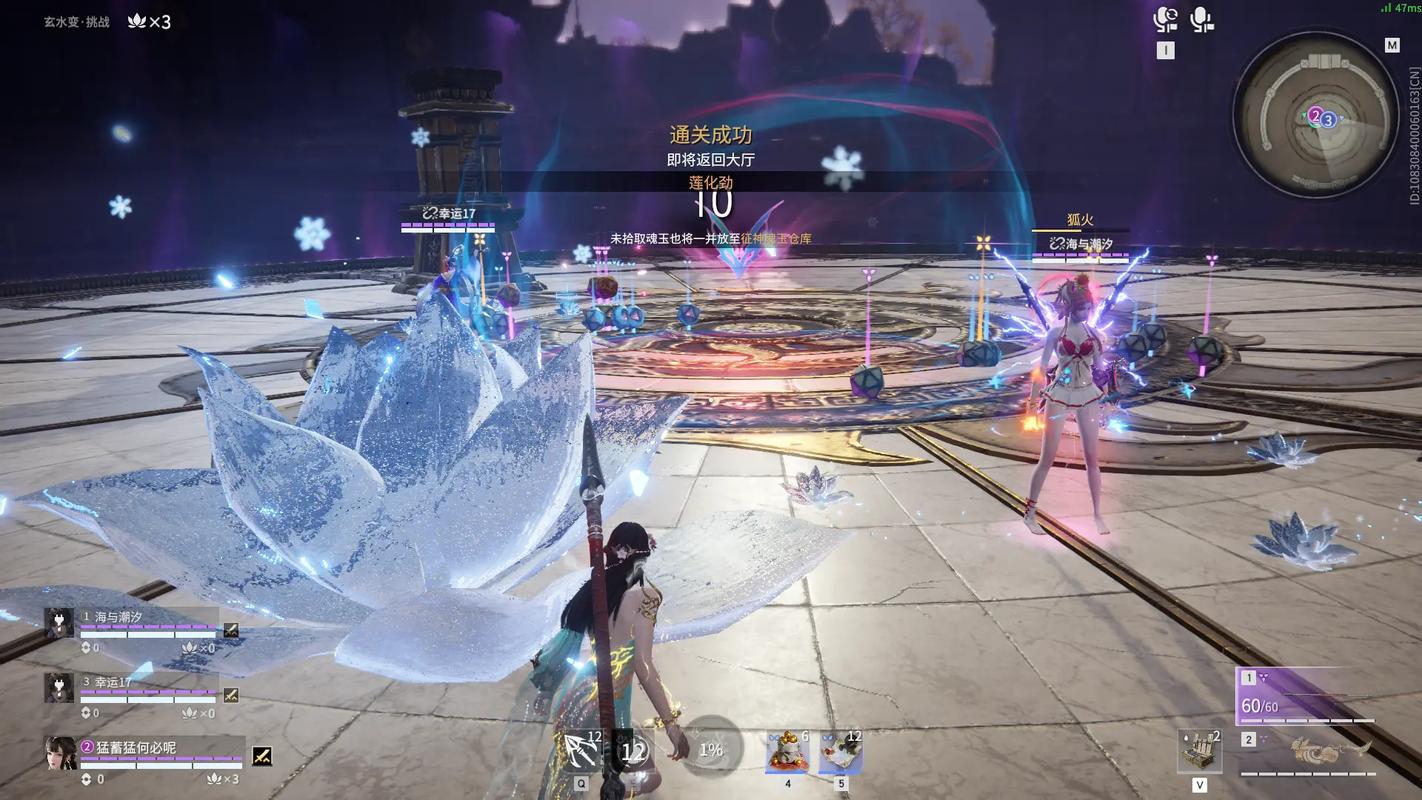
Task: Click the sword icon beside 幸运17
Action: click(231, 694)
